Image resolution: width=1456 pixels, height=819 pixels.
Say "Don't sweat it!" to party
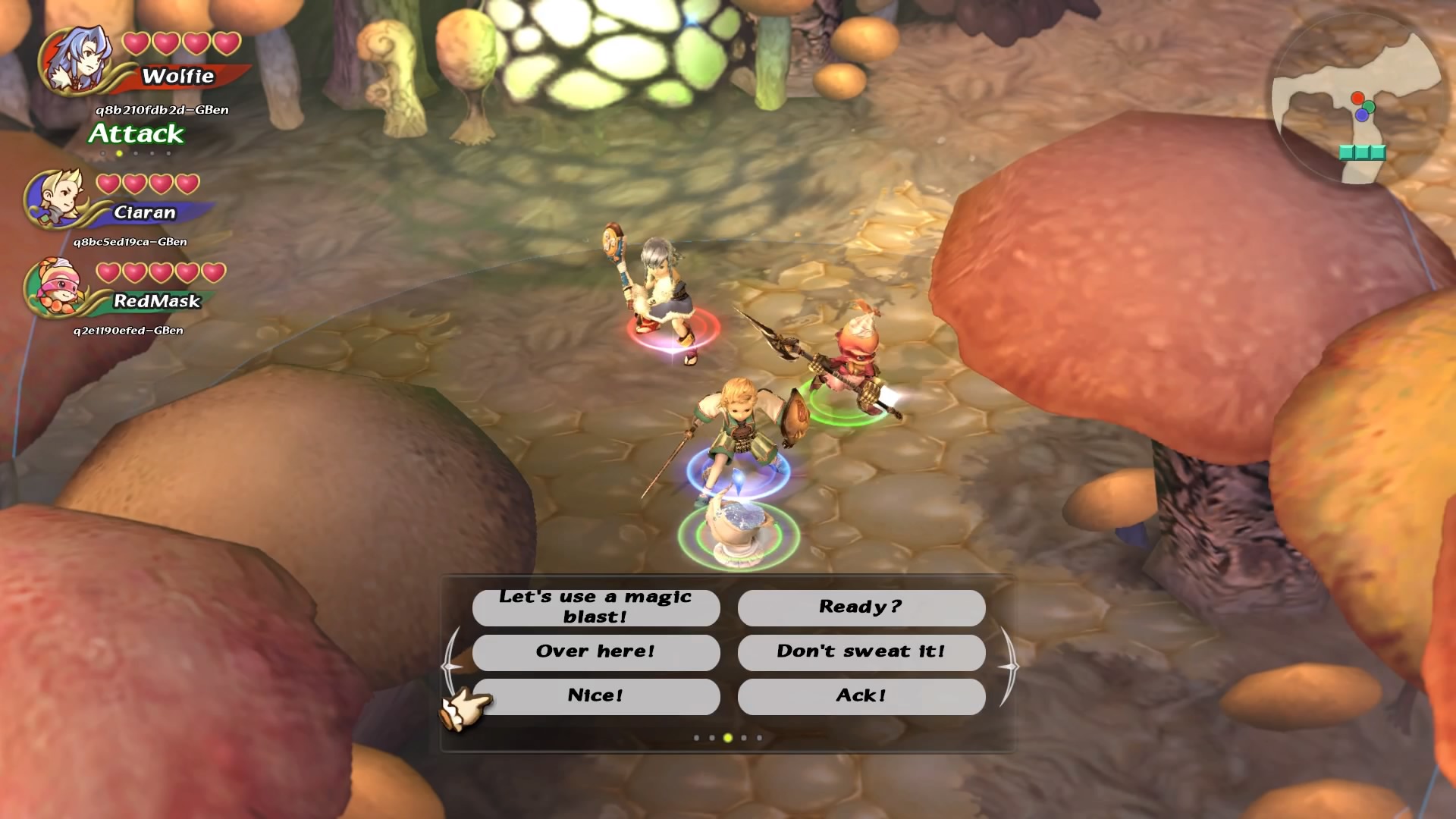861,651
